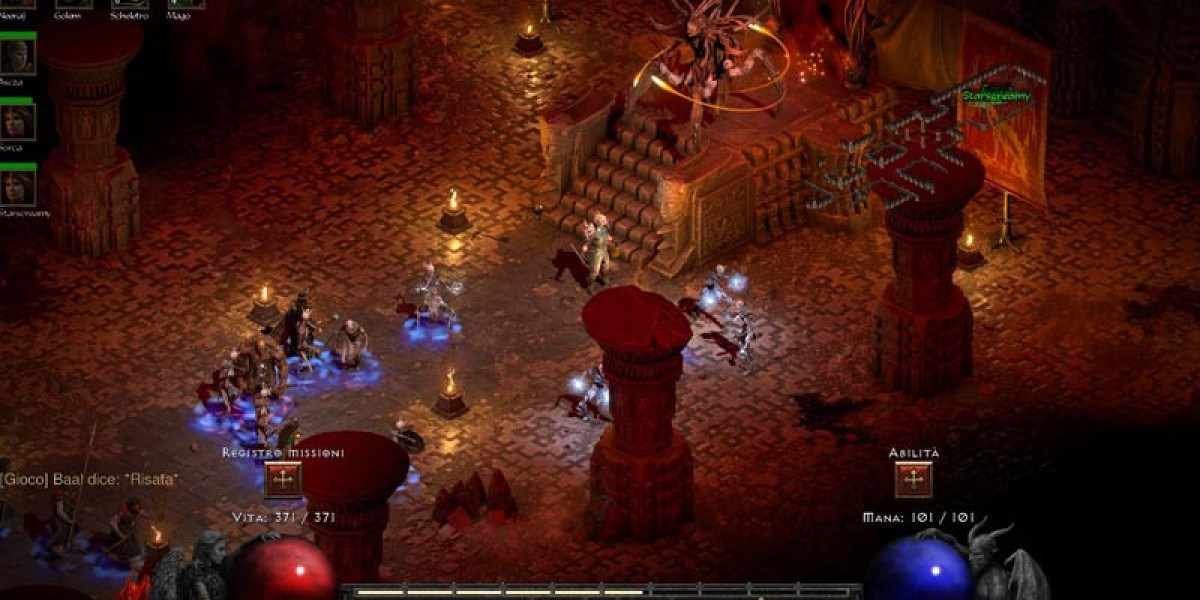Screen dimensions: 1200x600
Task: Click the Starscreamy party member portrait
Action: (x=18, y=188)
